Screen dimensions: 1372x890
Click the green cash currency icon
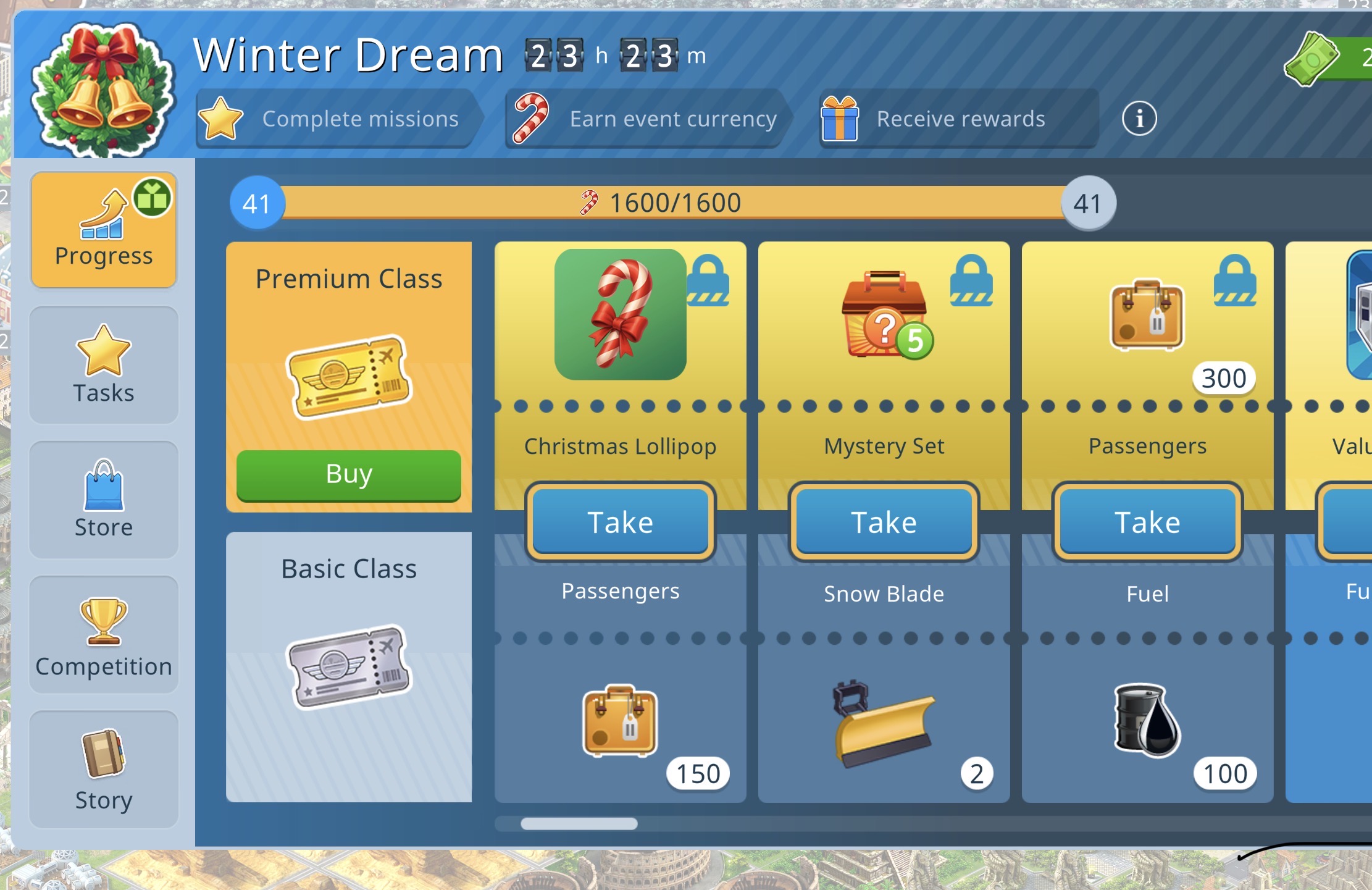pos(1311,59)
